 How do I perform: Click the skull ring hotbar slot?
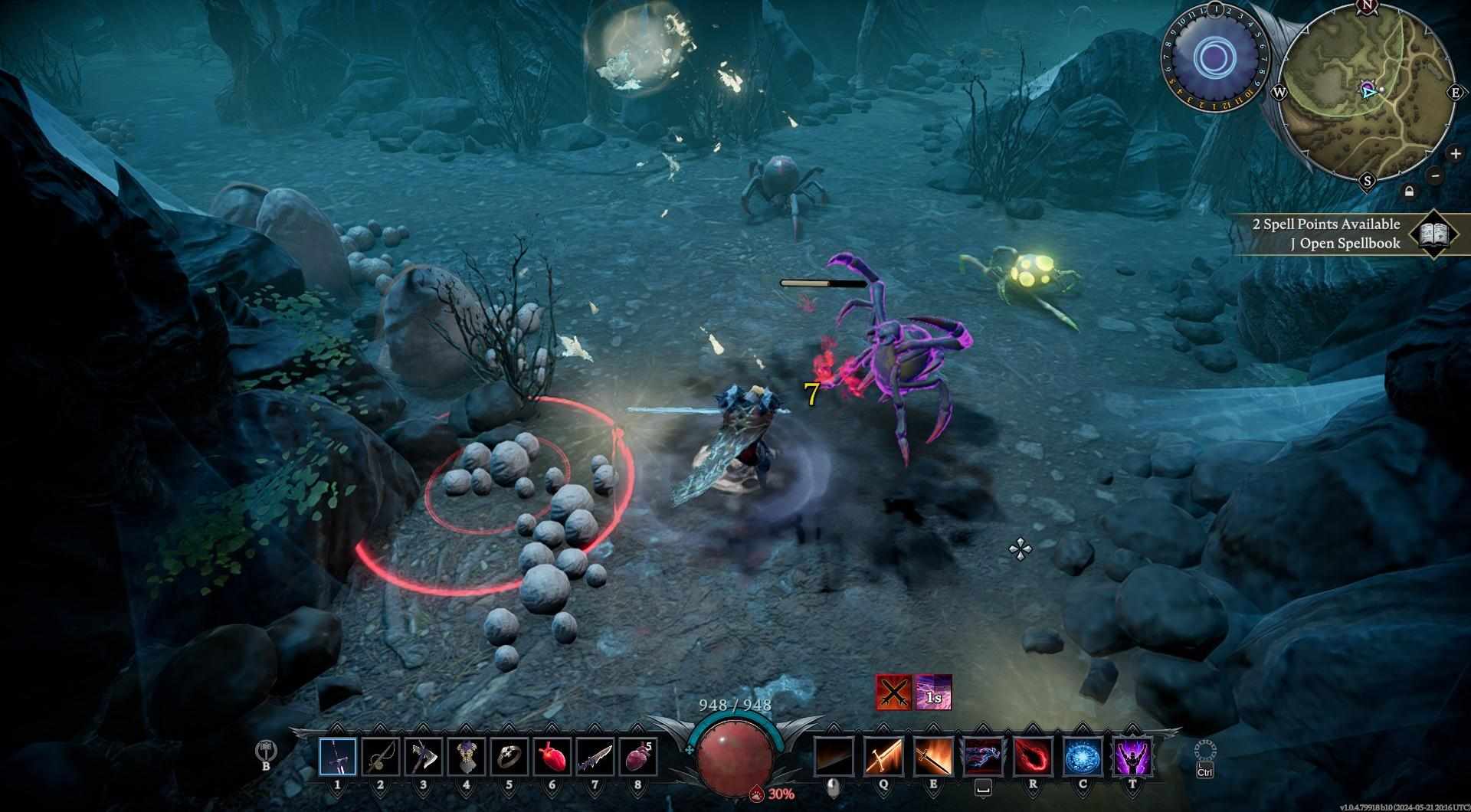click(509, 757)
